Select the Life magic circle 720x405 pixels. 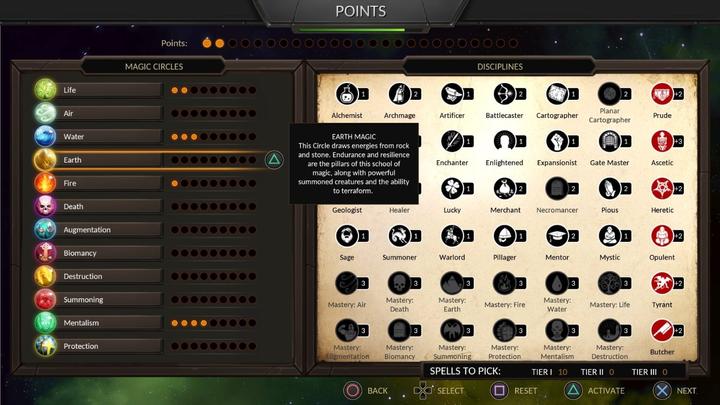[x=98, y=90]
